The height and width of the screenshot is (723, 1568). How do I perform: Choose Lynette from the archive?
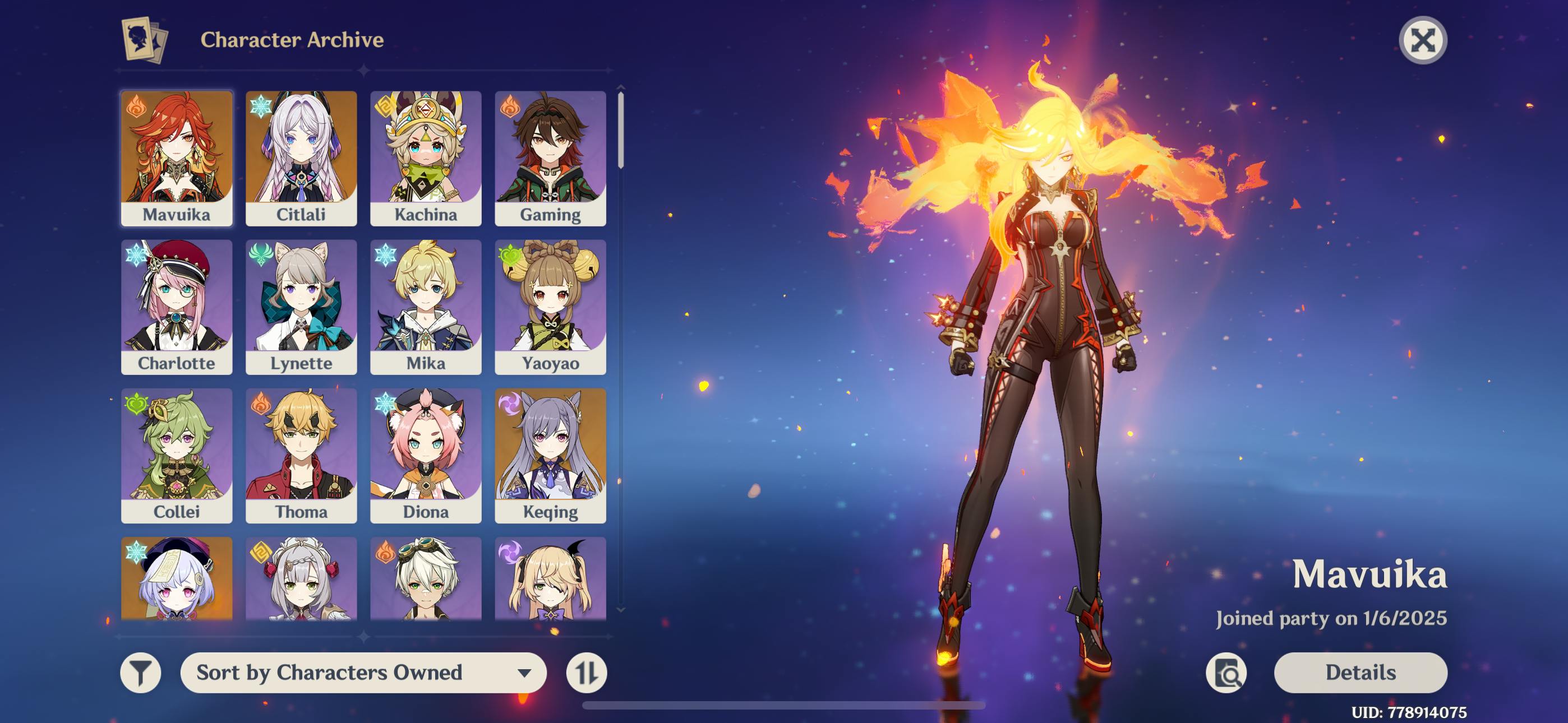click(x=301, y=307)
